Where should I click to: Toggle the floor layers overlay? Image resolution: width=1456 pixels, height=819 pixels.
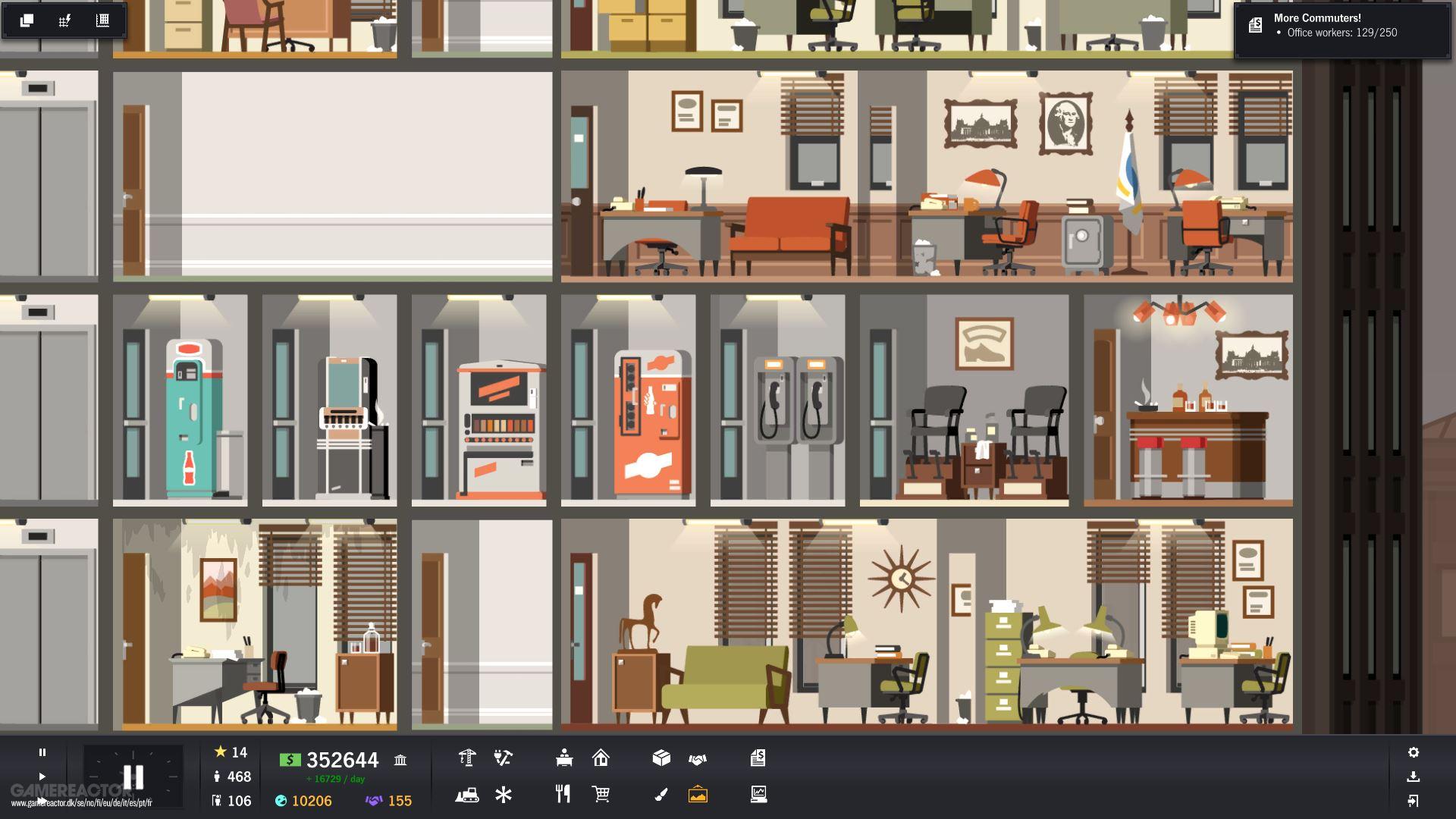pyautogui.click(x=27, y=20)
